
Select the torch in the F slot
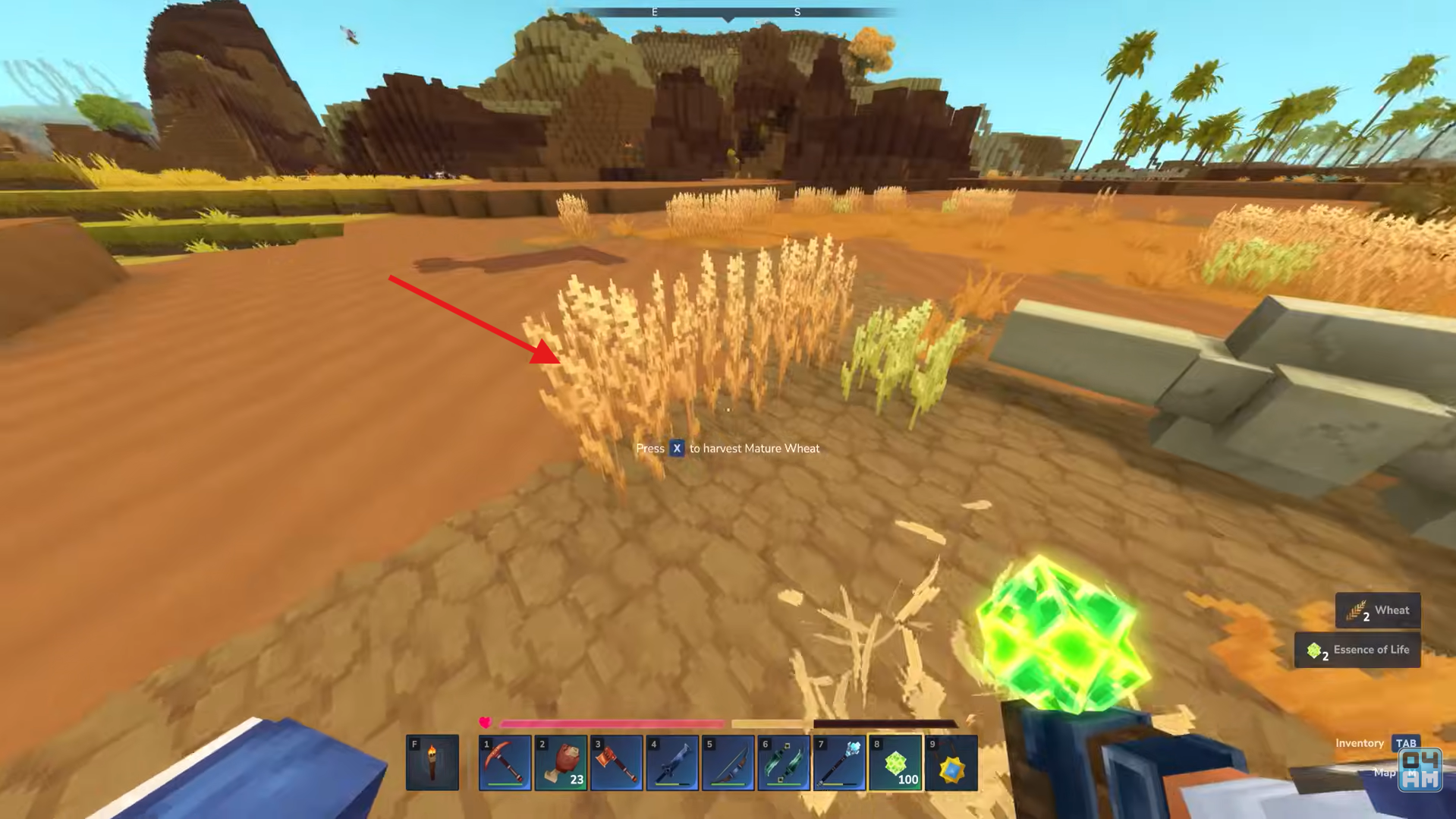coord(432,762)
